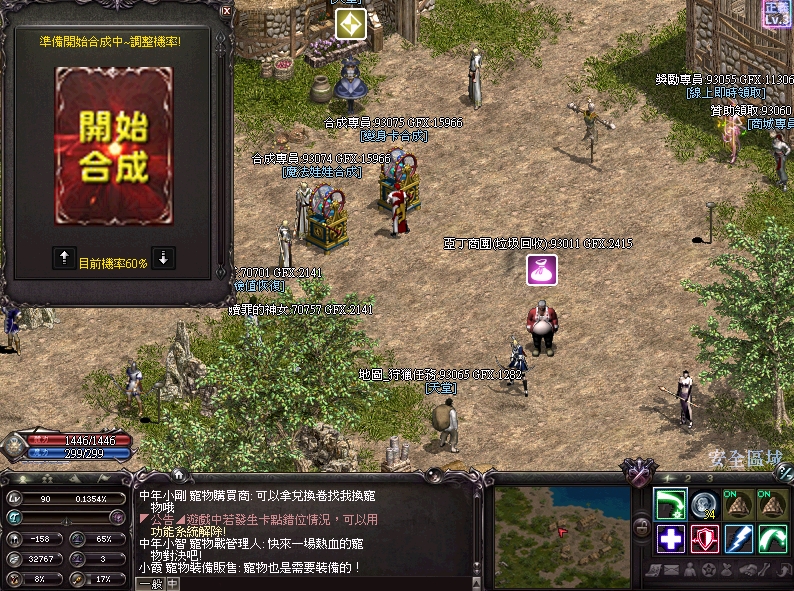This screenshot has width=794, height=591.
Task: Switch to hotbar page 2
Action: click(x=688, y=479)
